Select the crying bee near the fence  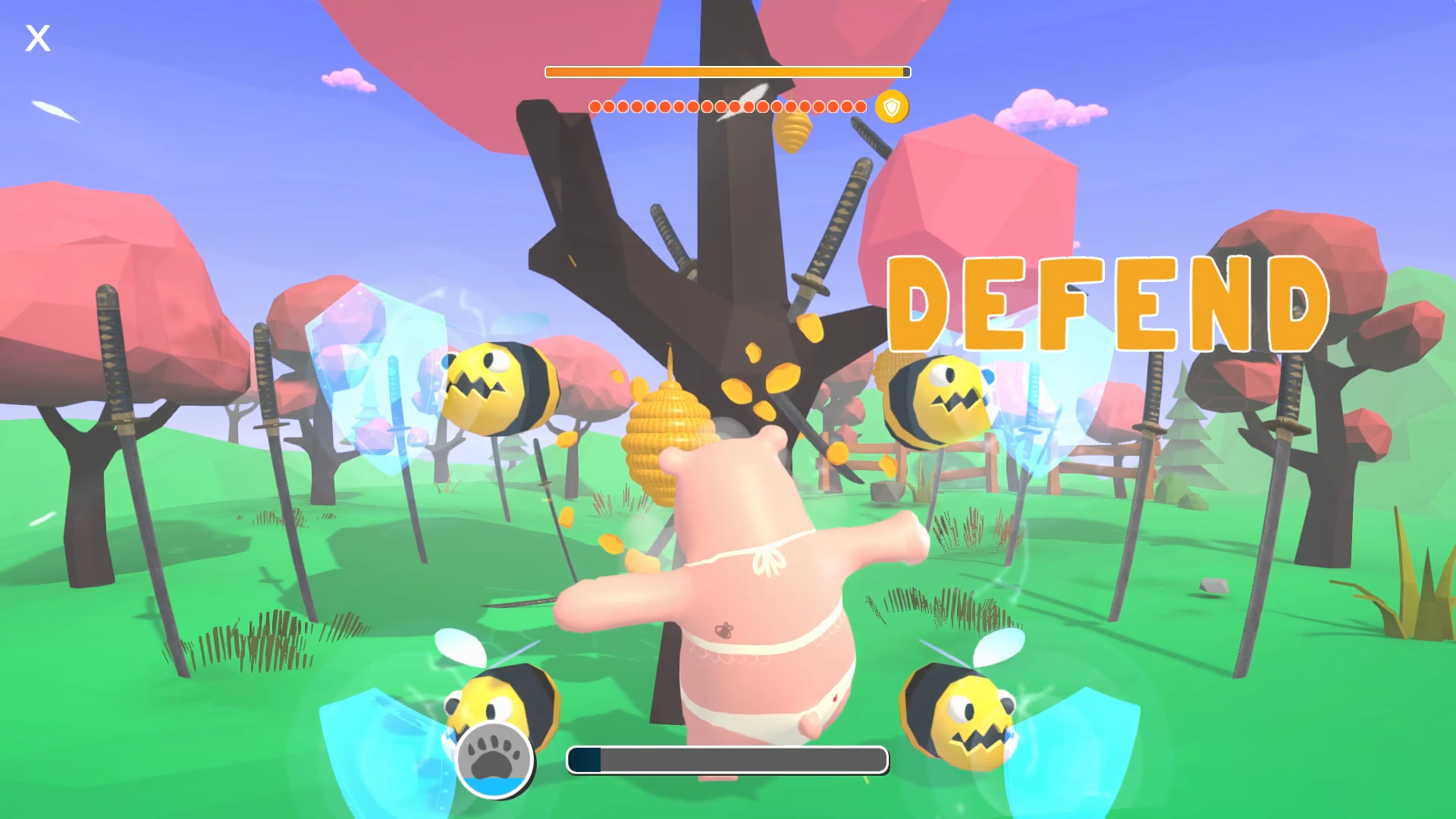937,402
